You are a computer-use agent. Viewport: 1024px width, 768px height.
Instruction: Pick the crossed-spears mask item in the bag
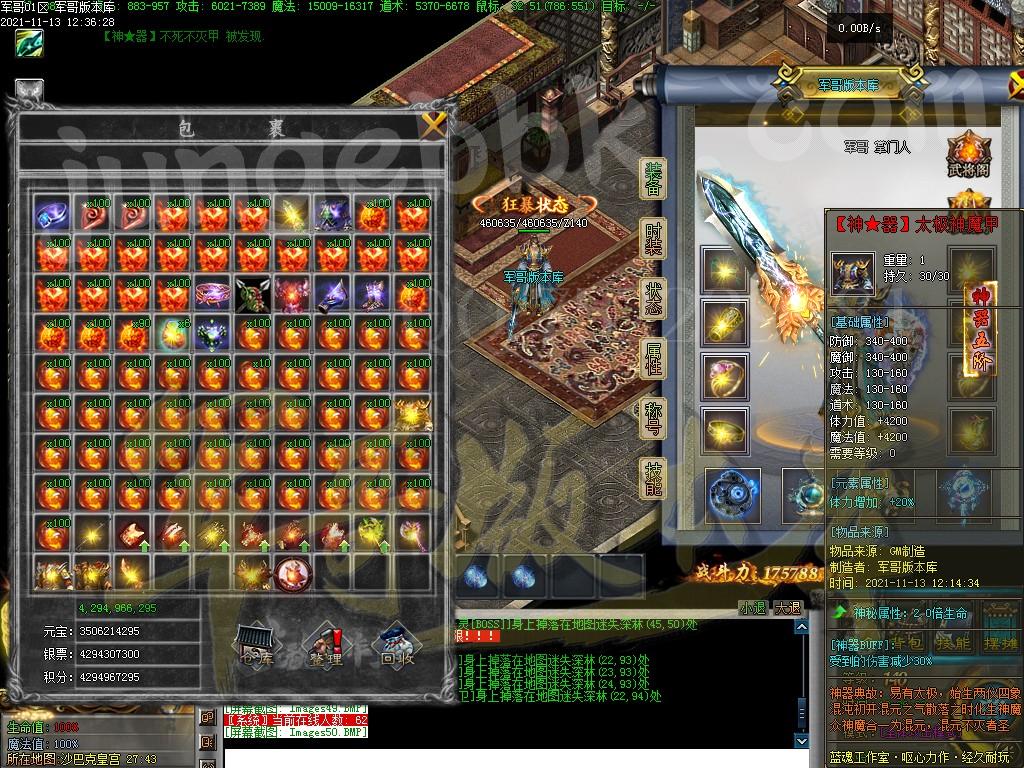(x=252, y=293)
